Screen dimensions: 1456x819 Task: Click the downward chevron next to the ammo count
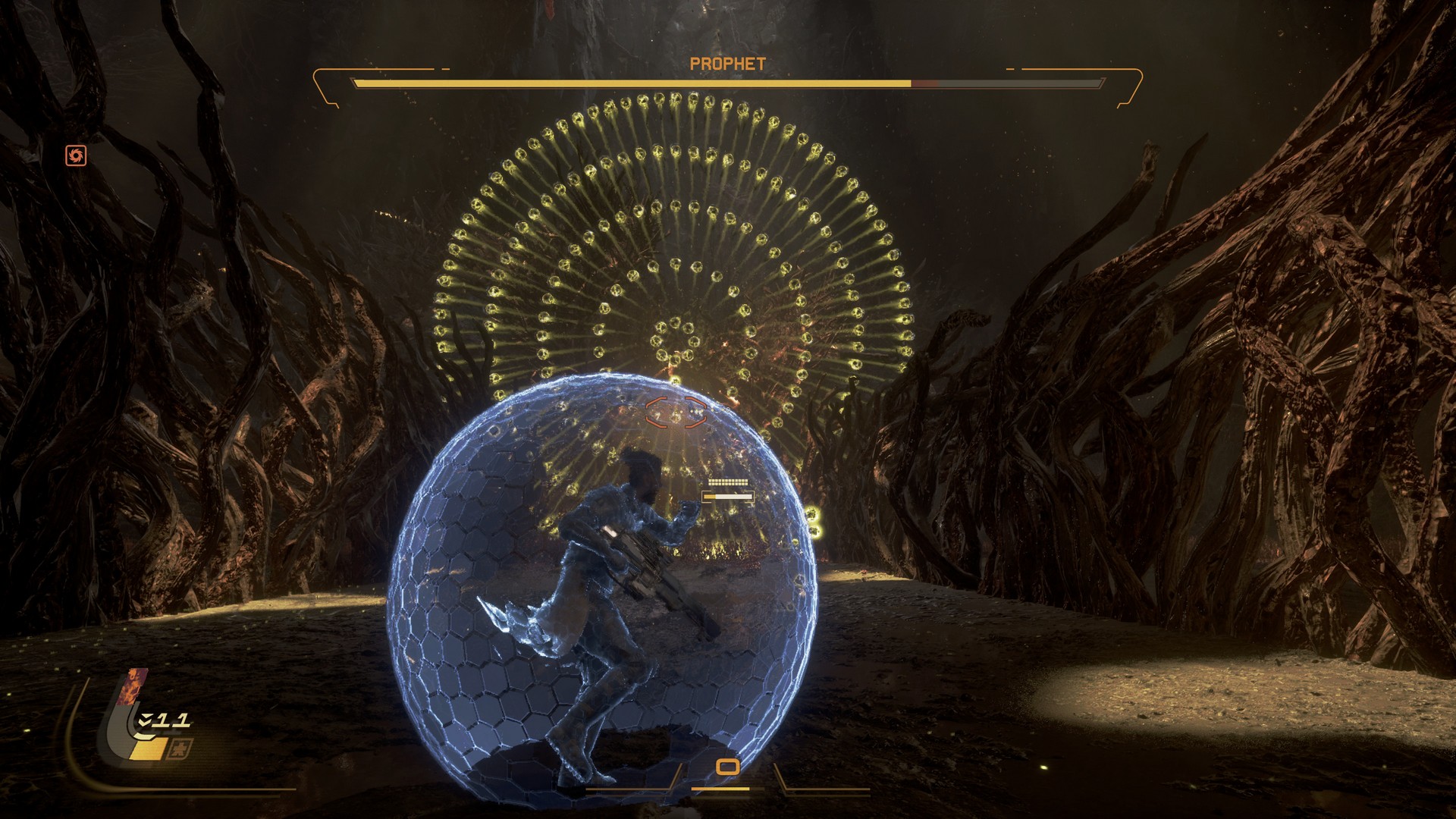click(145, 720)
